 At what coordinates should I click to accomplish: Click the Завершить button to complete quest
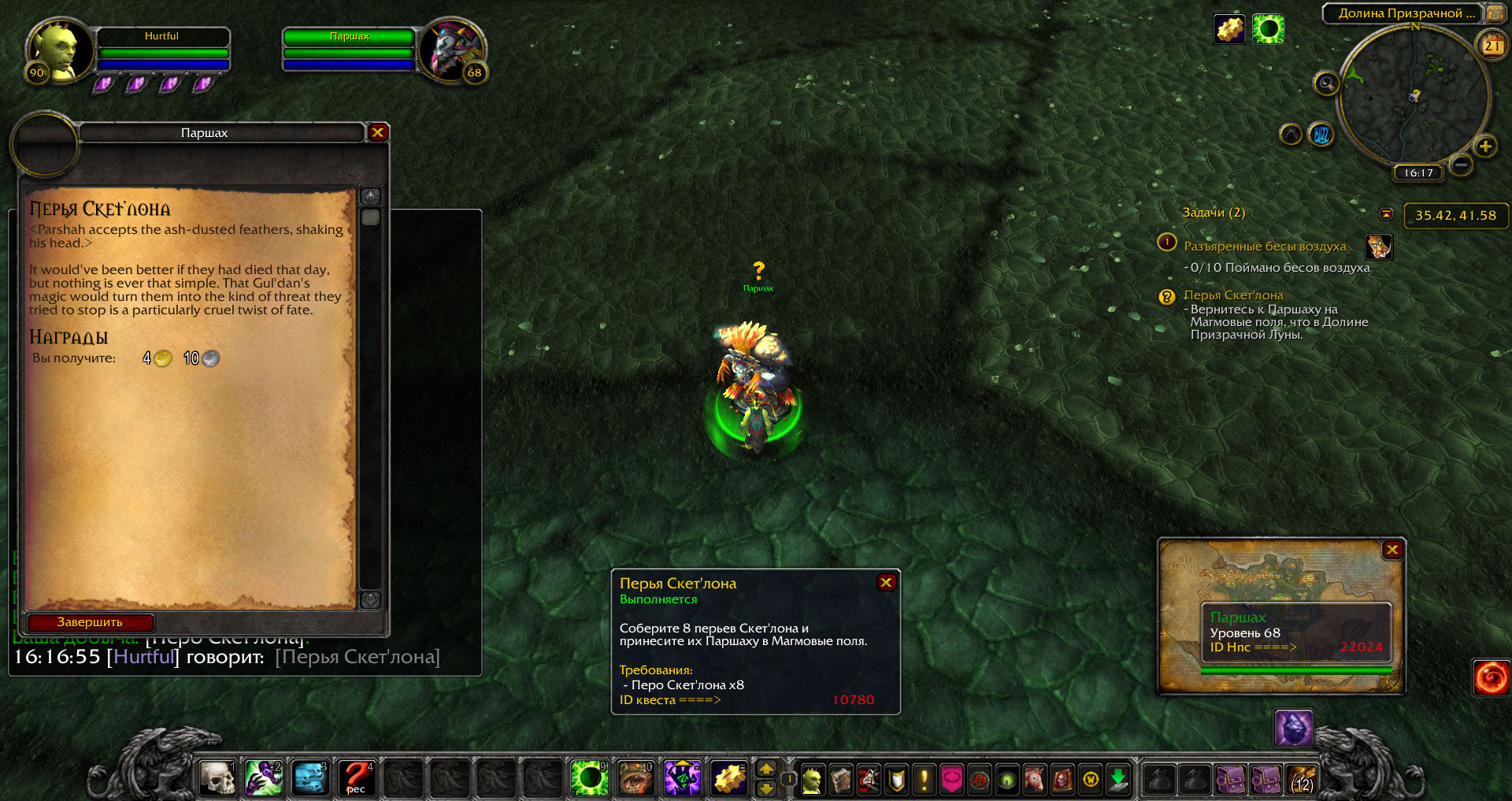90,622
